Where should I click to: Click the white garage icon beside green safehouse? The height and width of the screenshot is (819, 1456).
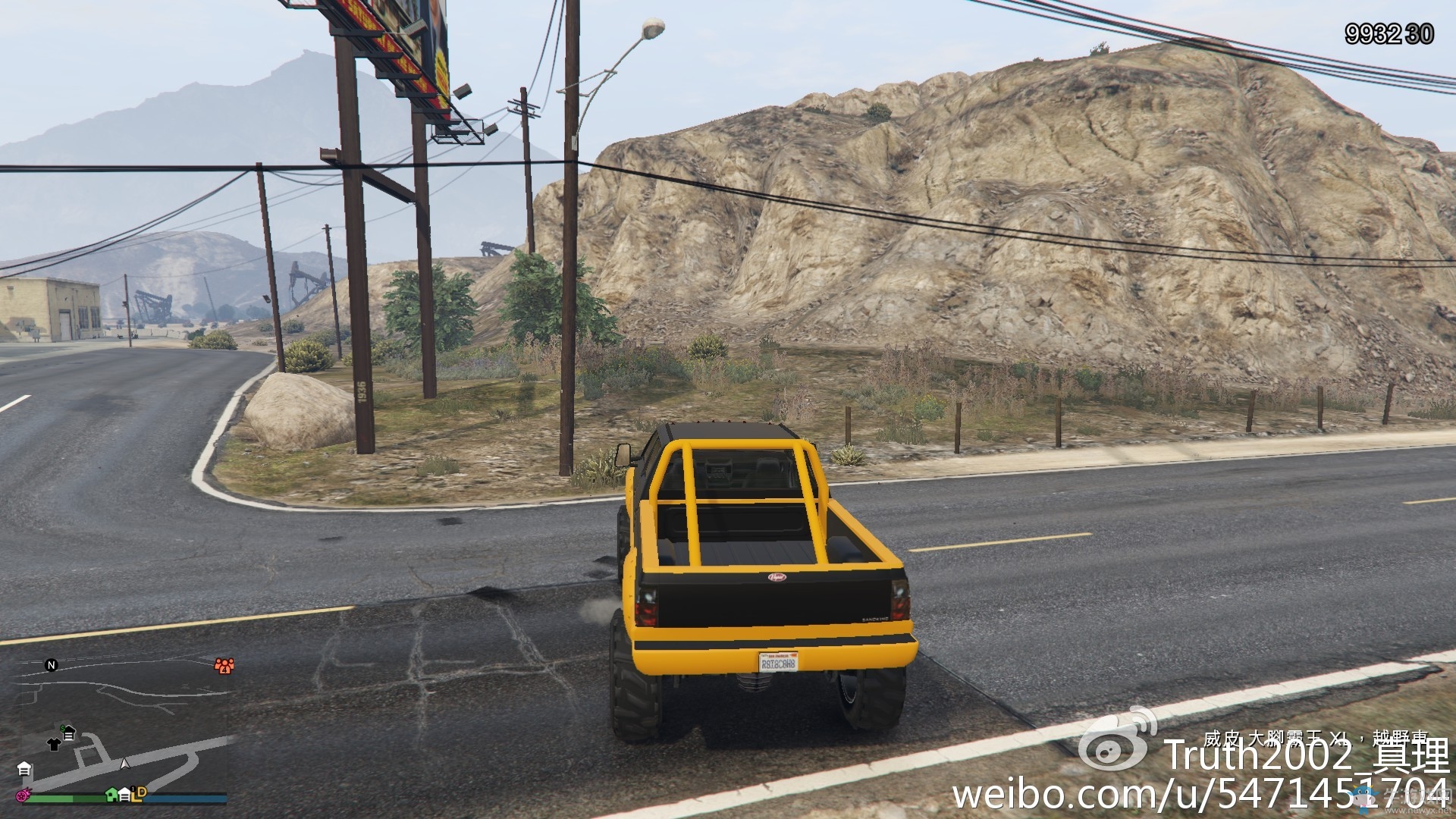click(x=124, y=795)
